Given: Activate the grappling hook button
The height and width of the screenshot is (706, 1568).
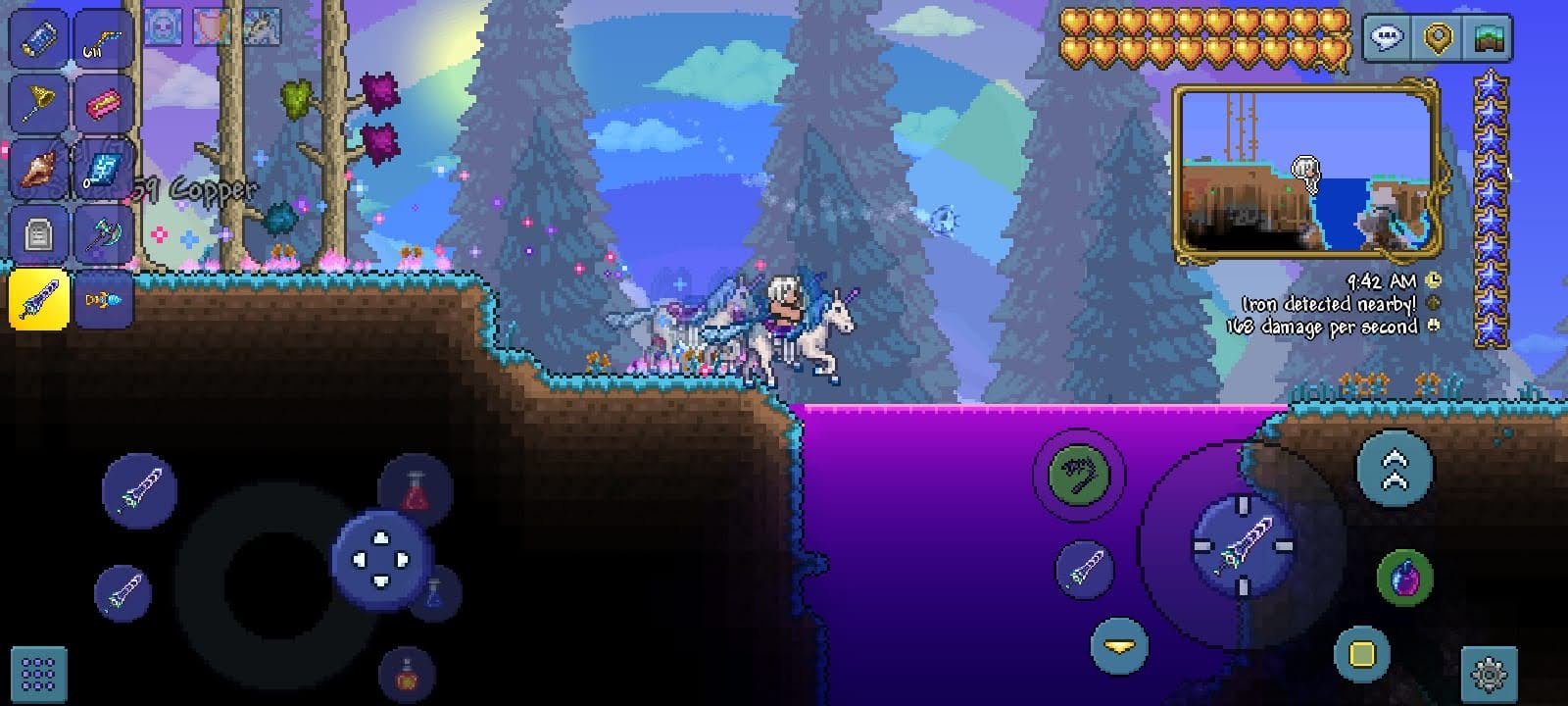Looking at the screenshot, I should point(1079,475).
